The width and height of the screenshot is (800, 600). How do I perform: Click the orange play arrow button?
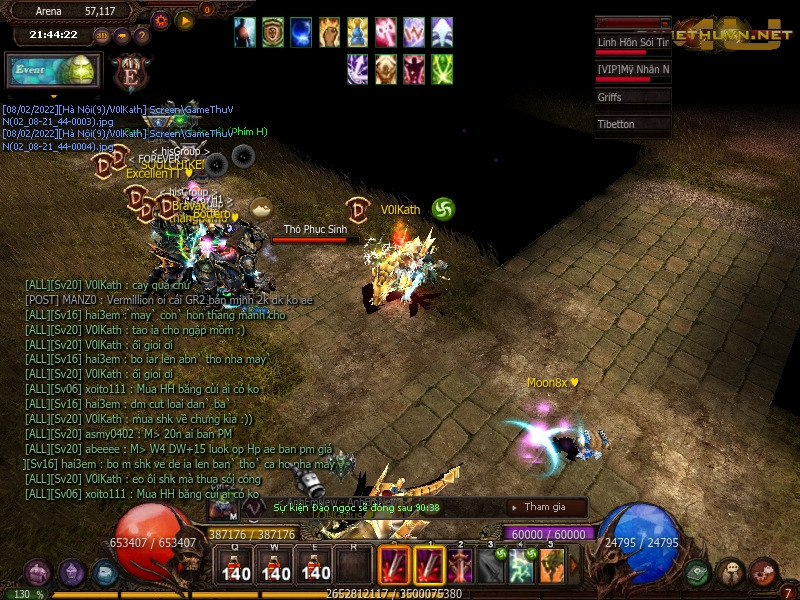pos(185,20)
